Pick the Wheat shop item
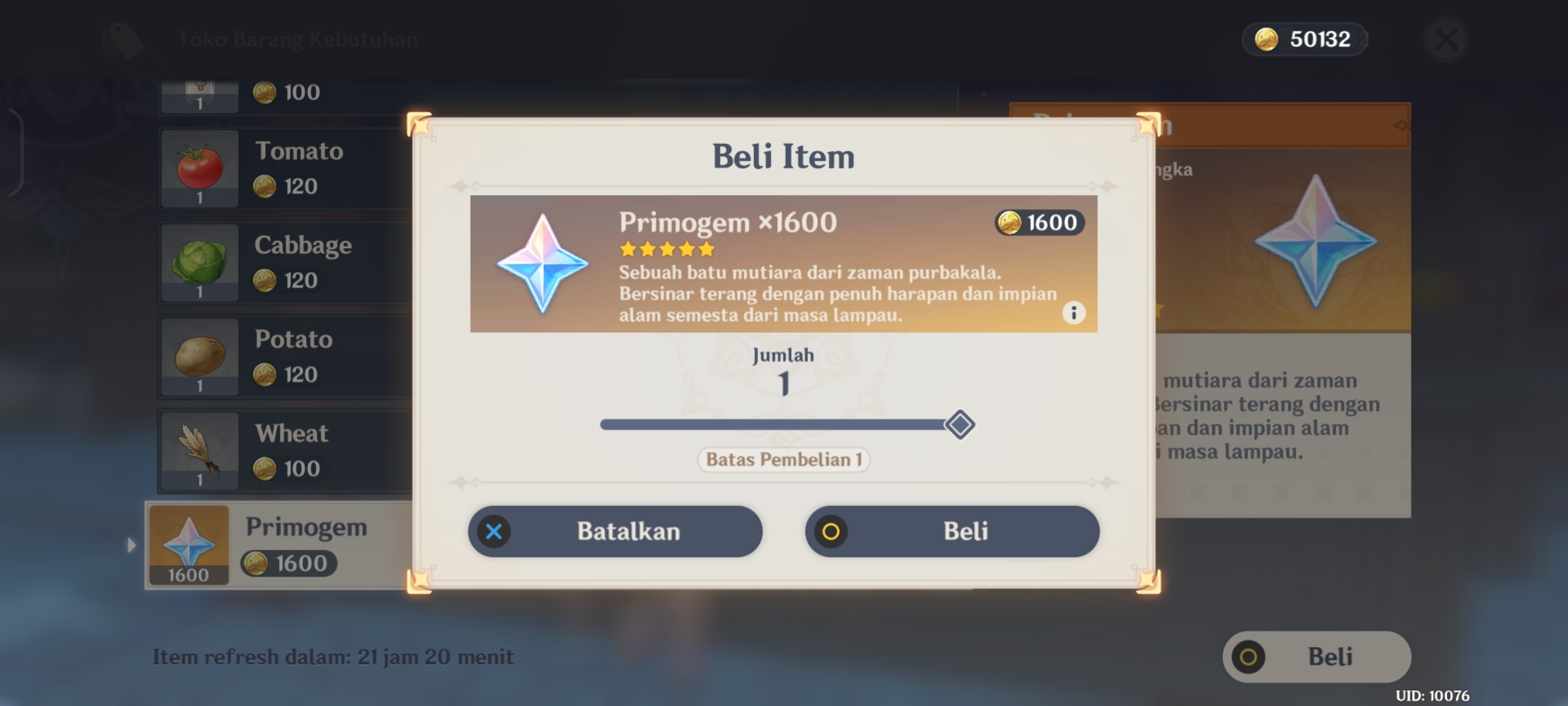Viewport: 1568px width, 706px height. coord(284,451)
